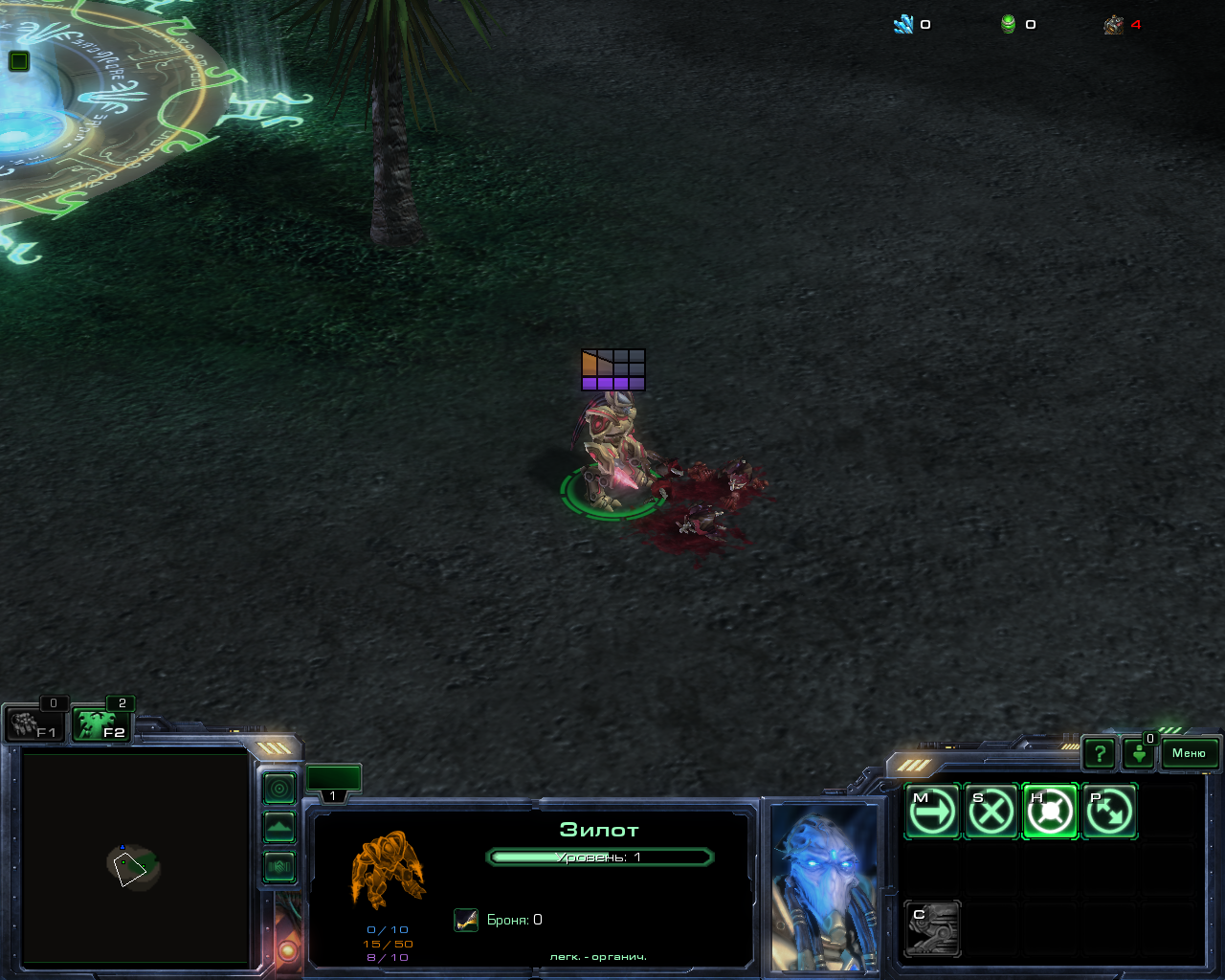Open the question mark help button
Image resolution: width=1225 pixels, height=980 pixels.
[x=1100, y=754]
